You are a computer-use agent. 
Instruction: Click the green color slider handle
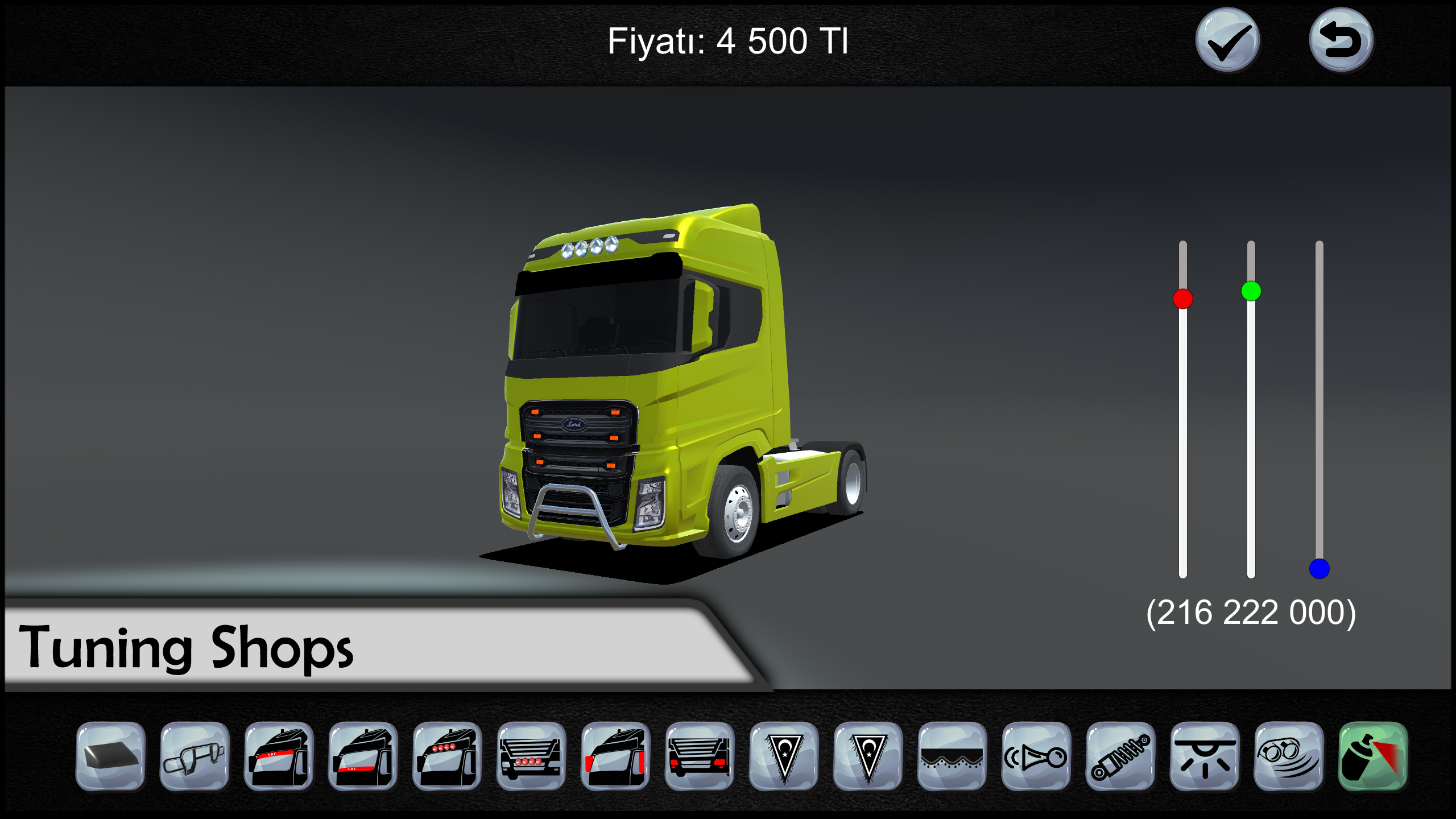click(x=1251, y=291)
